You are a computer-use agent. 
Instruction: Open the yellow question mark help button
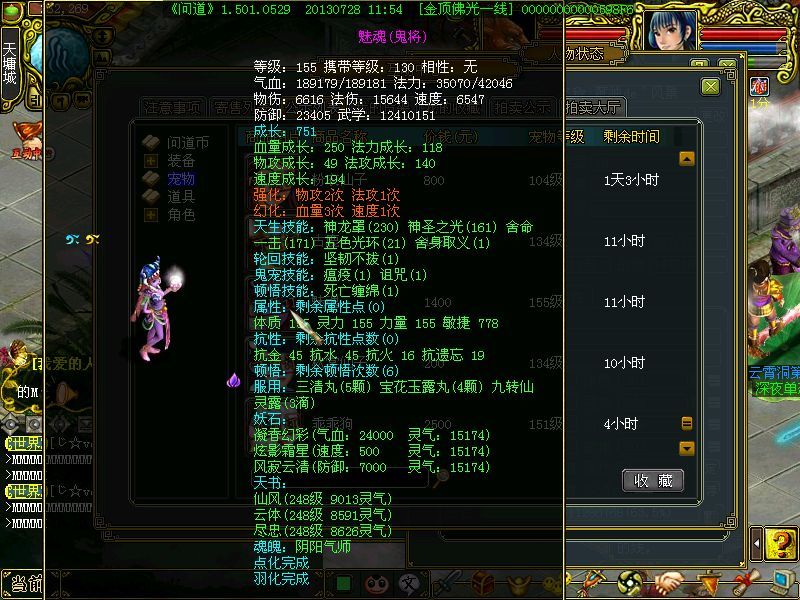point(778,546)
